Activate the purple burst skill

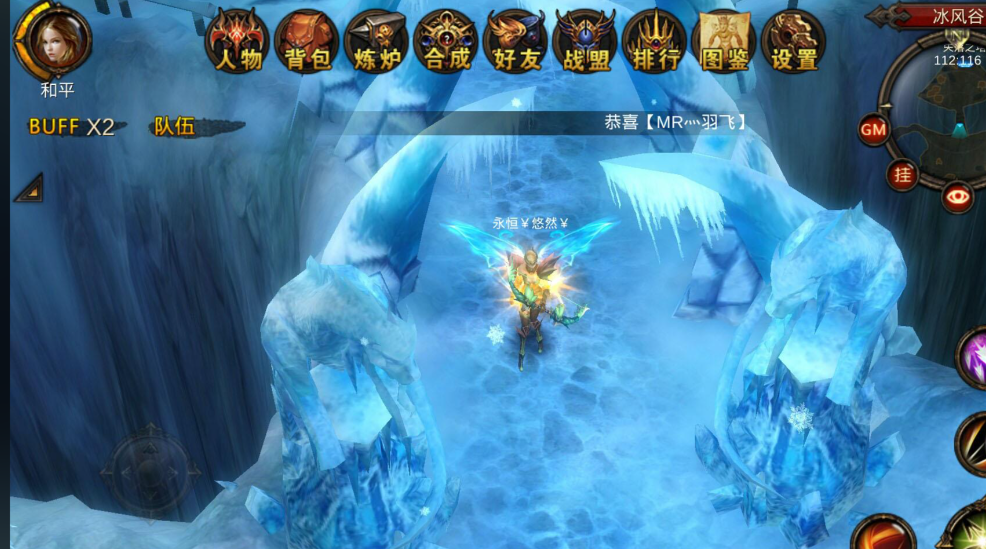coord(974,356)
